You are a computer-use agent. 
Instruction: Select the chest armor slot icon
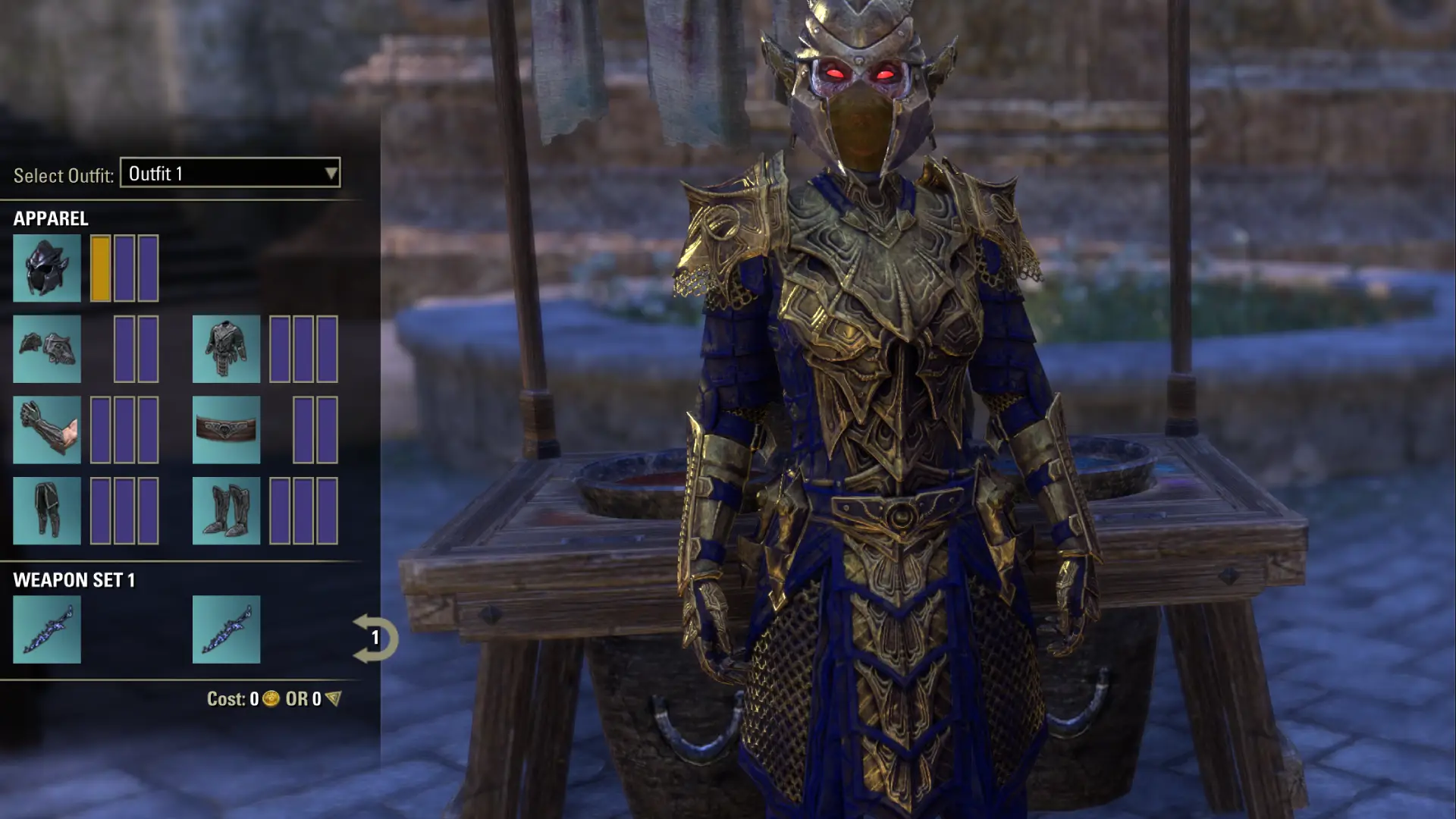(227, 349)
